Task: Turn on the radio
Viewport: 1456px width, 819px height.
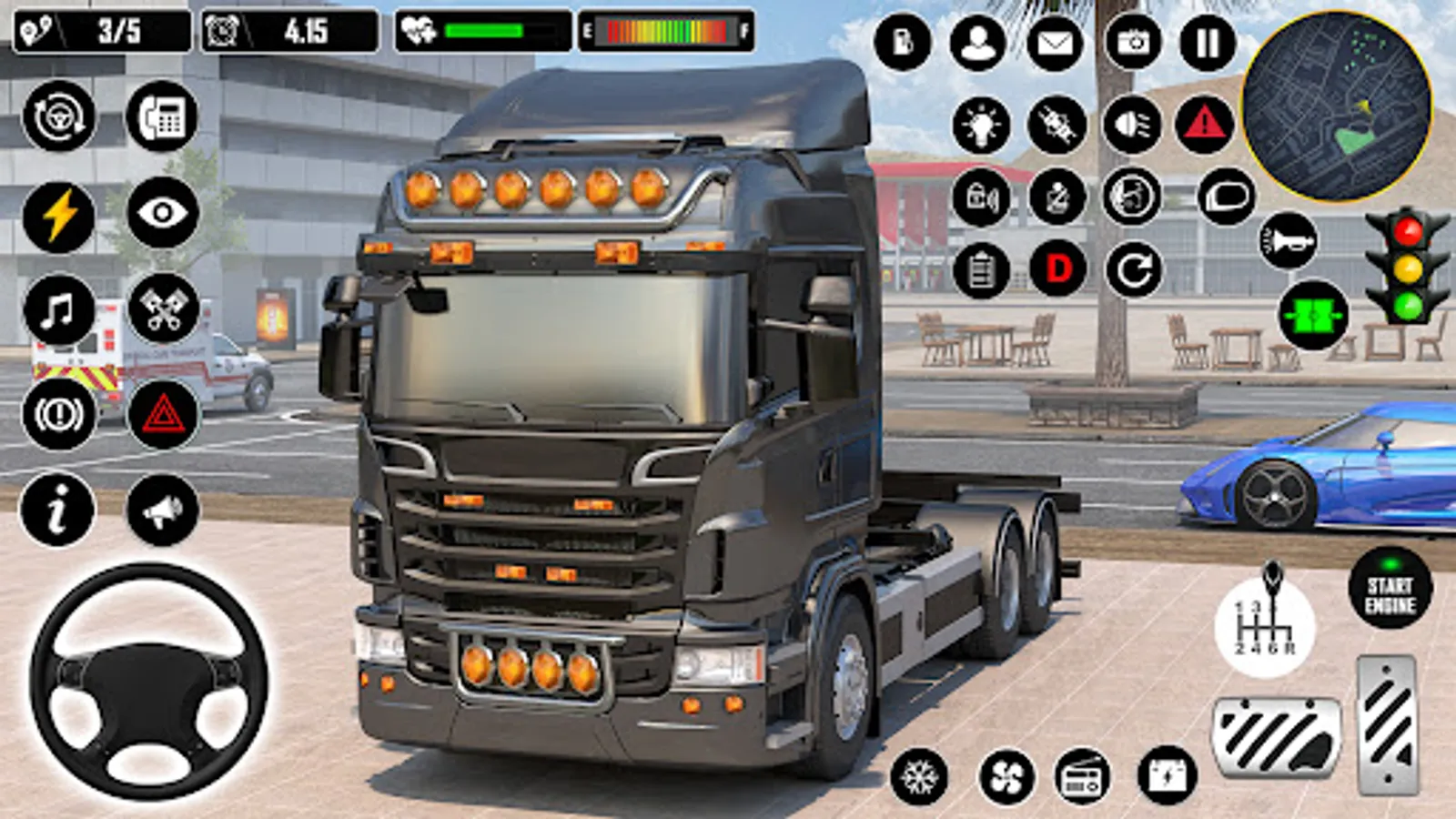Action: coord(1082,777)
